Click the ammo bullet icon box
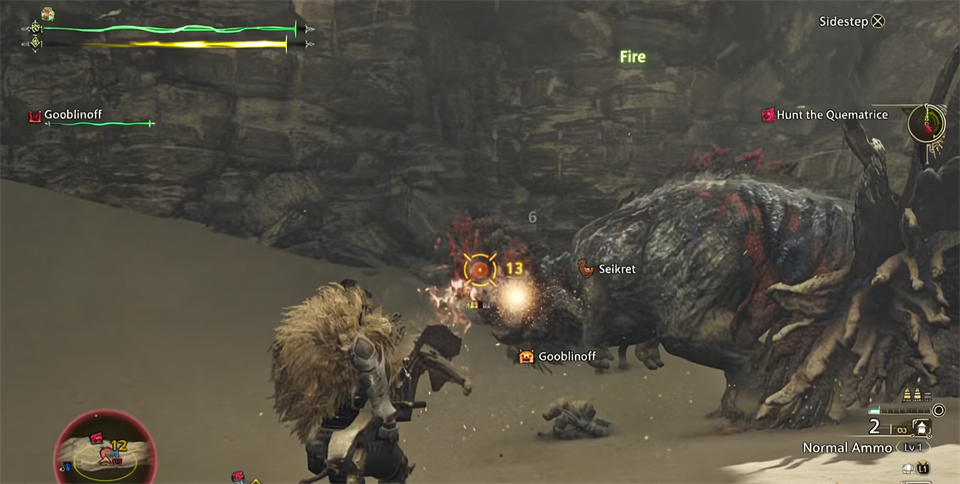Image resolution: width=960 pixels, height=484 pixels. [x=922, y=428]
